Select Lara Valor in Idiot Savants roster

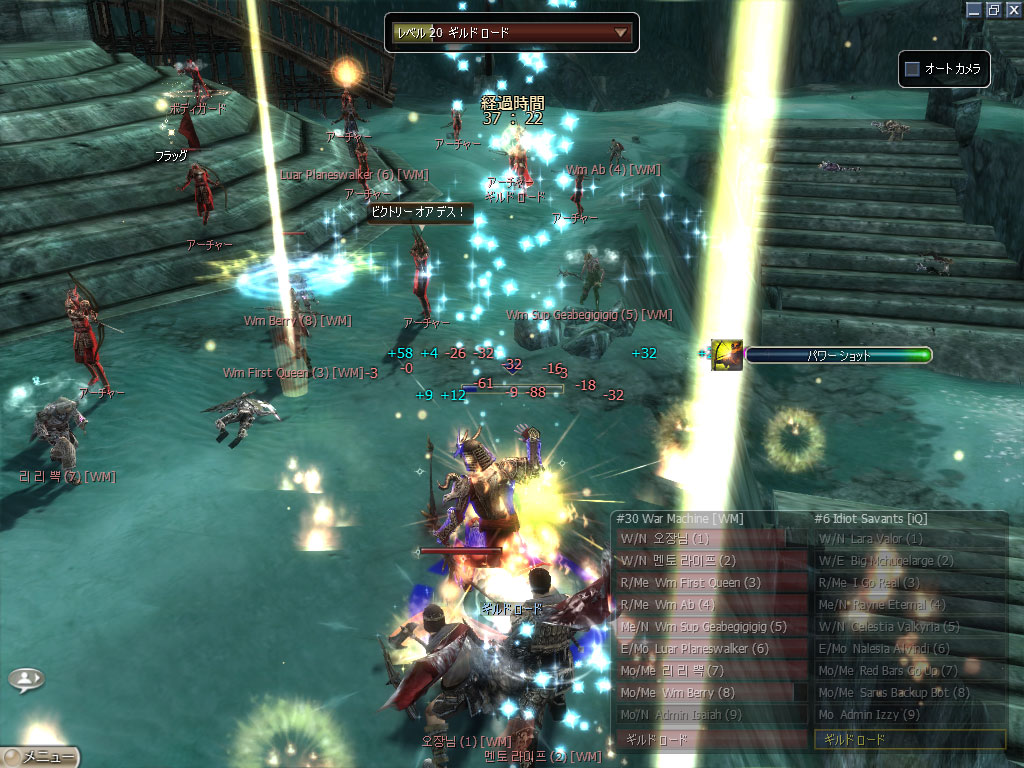[909, 539]
